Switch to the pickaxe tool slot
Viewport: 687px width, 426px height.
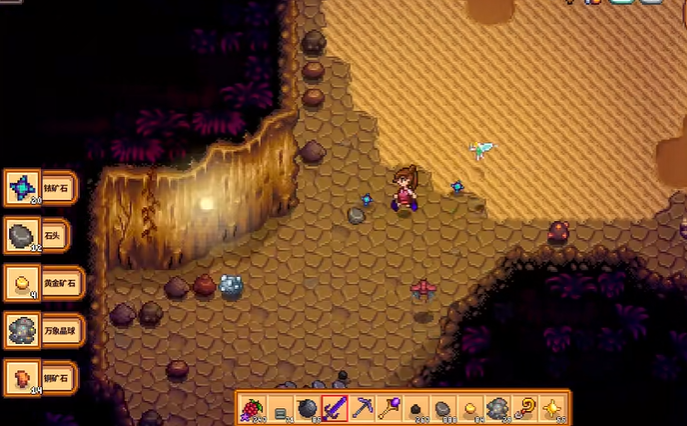tap(362, 408)
